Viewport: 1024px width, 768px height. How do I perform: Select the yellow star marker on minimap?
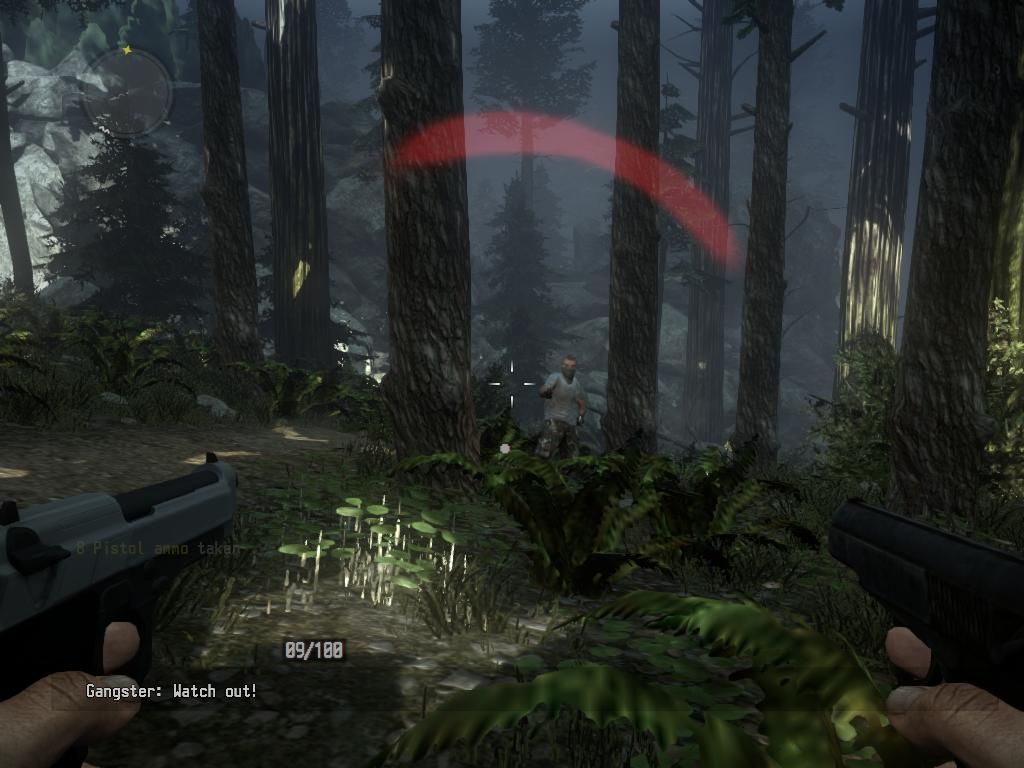127,49
